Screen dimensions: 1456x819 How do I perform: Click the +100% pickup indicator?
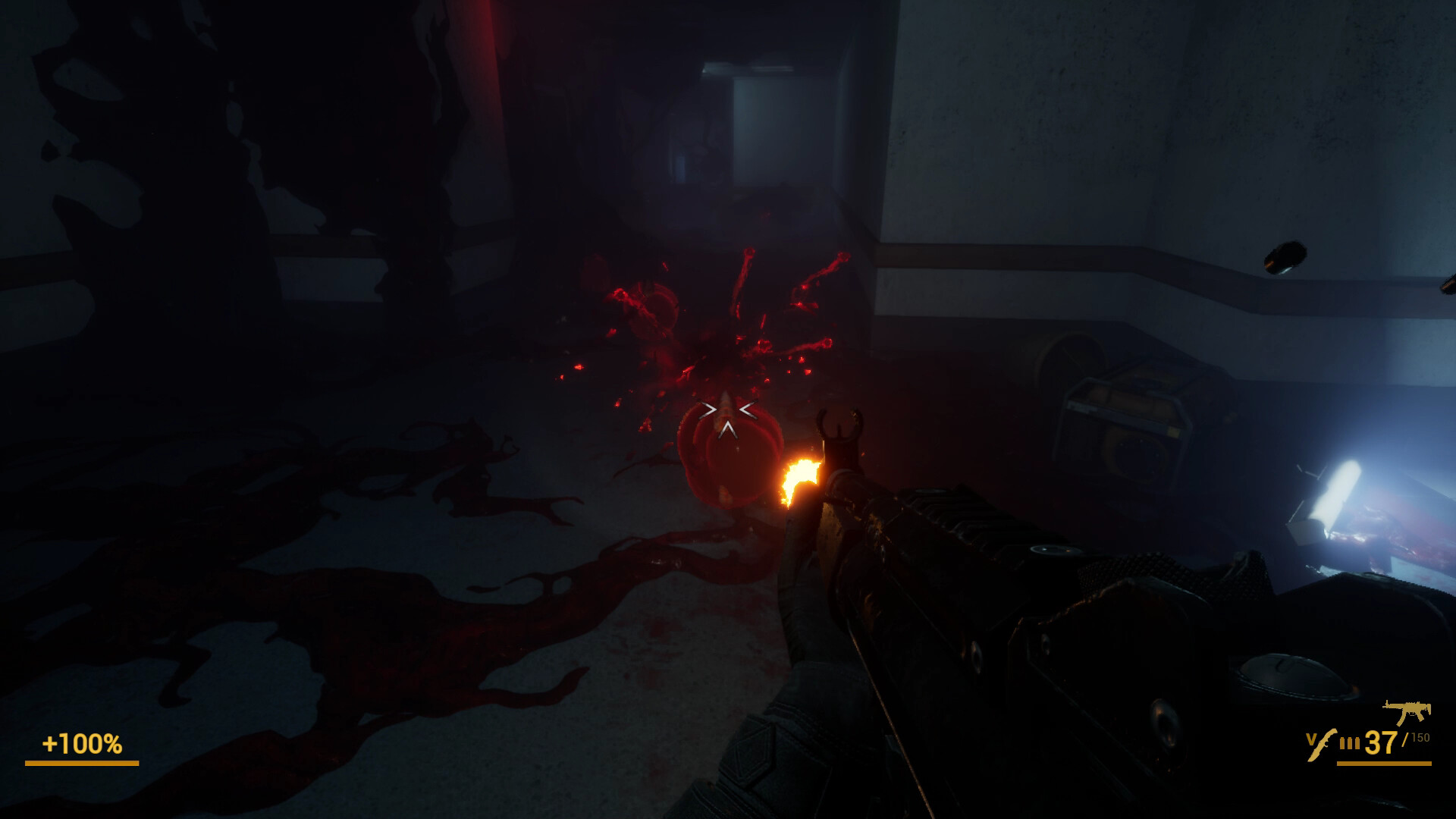click(x=83, y=745)
